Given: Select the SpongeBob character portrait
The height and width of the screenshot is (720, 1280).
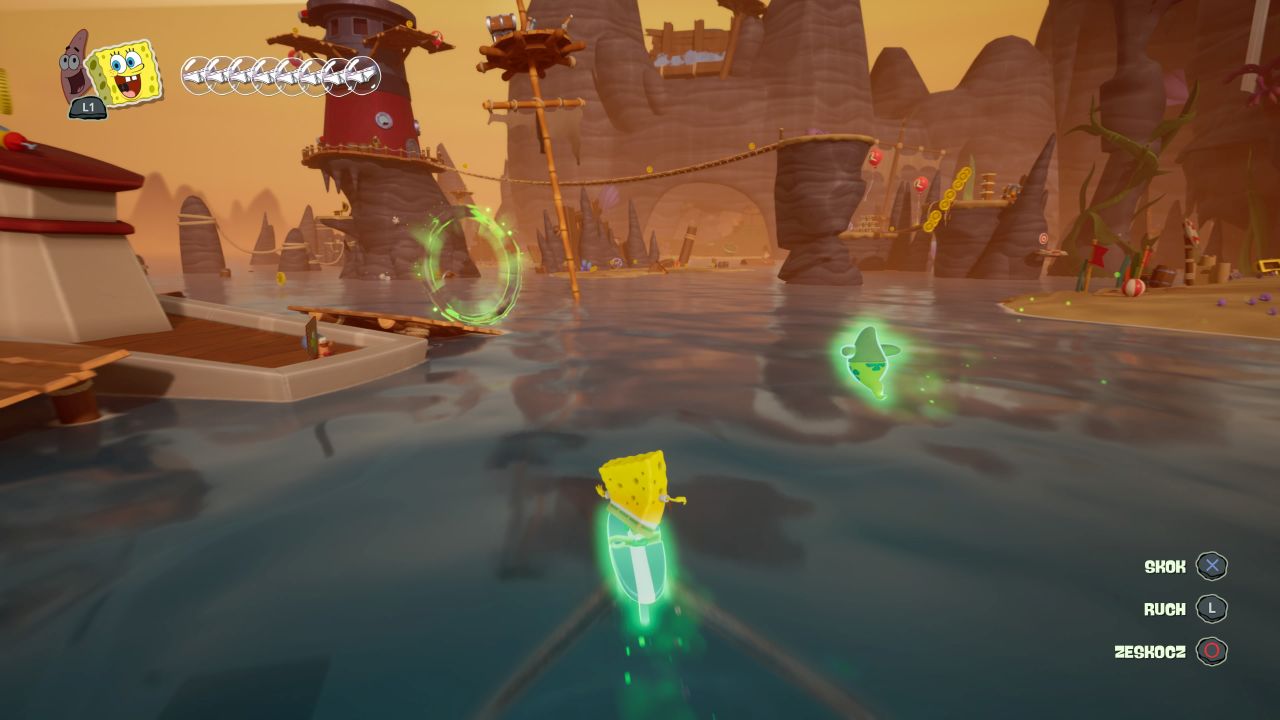Looking at the screenshot, I should 126,72.
